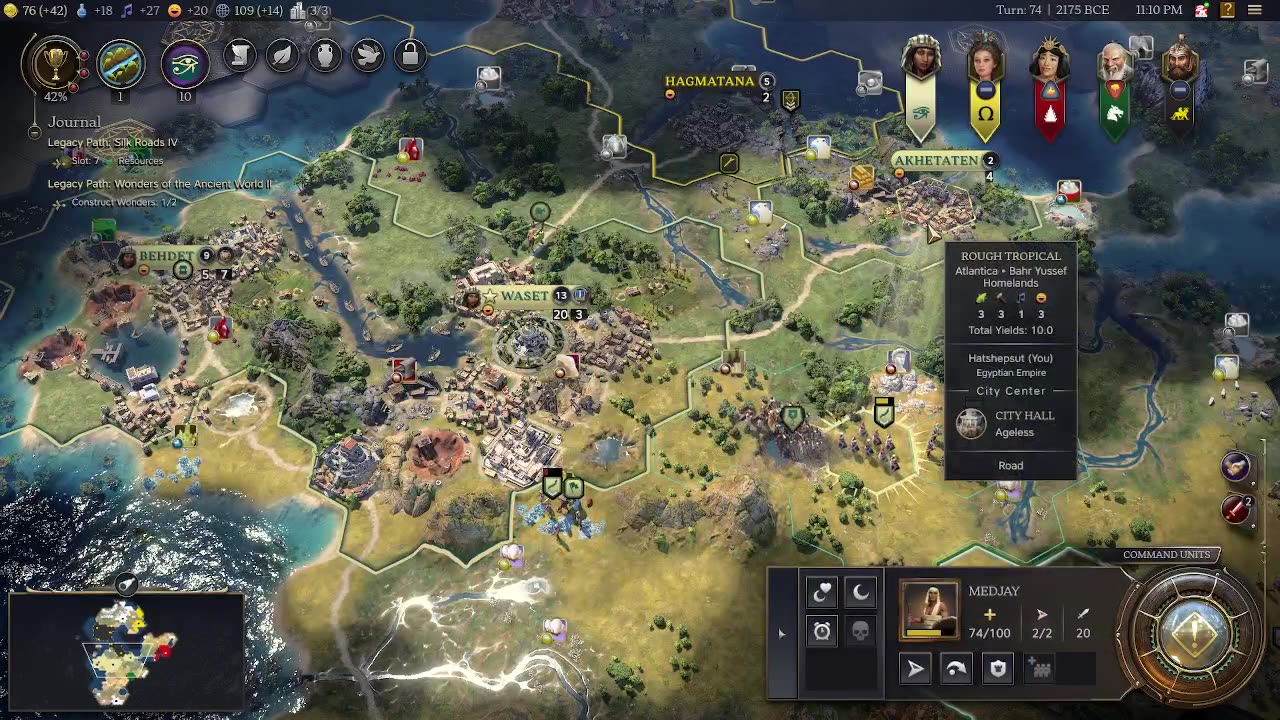The width and height of the screenshot is (1280, 720).
Task: Open the dove icon panel
Action: point(368,56)
